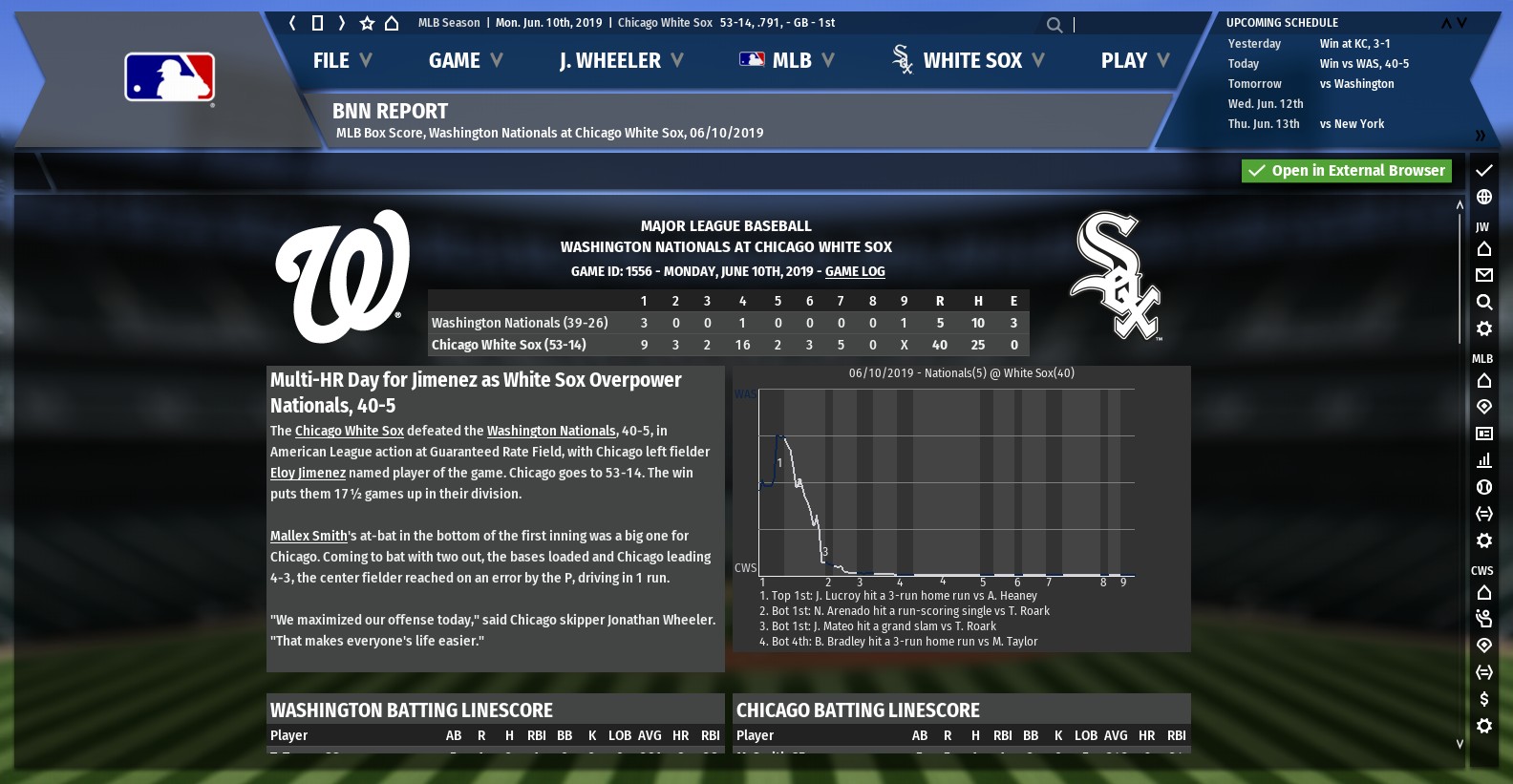Follow the GAME LOG link

855,272
